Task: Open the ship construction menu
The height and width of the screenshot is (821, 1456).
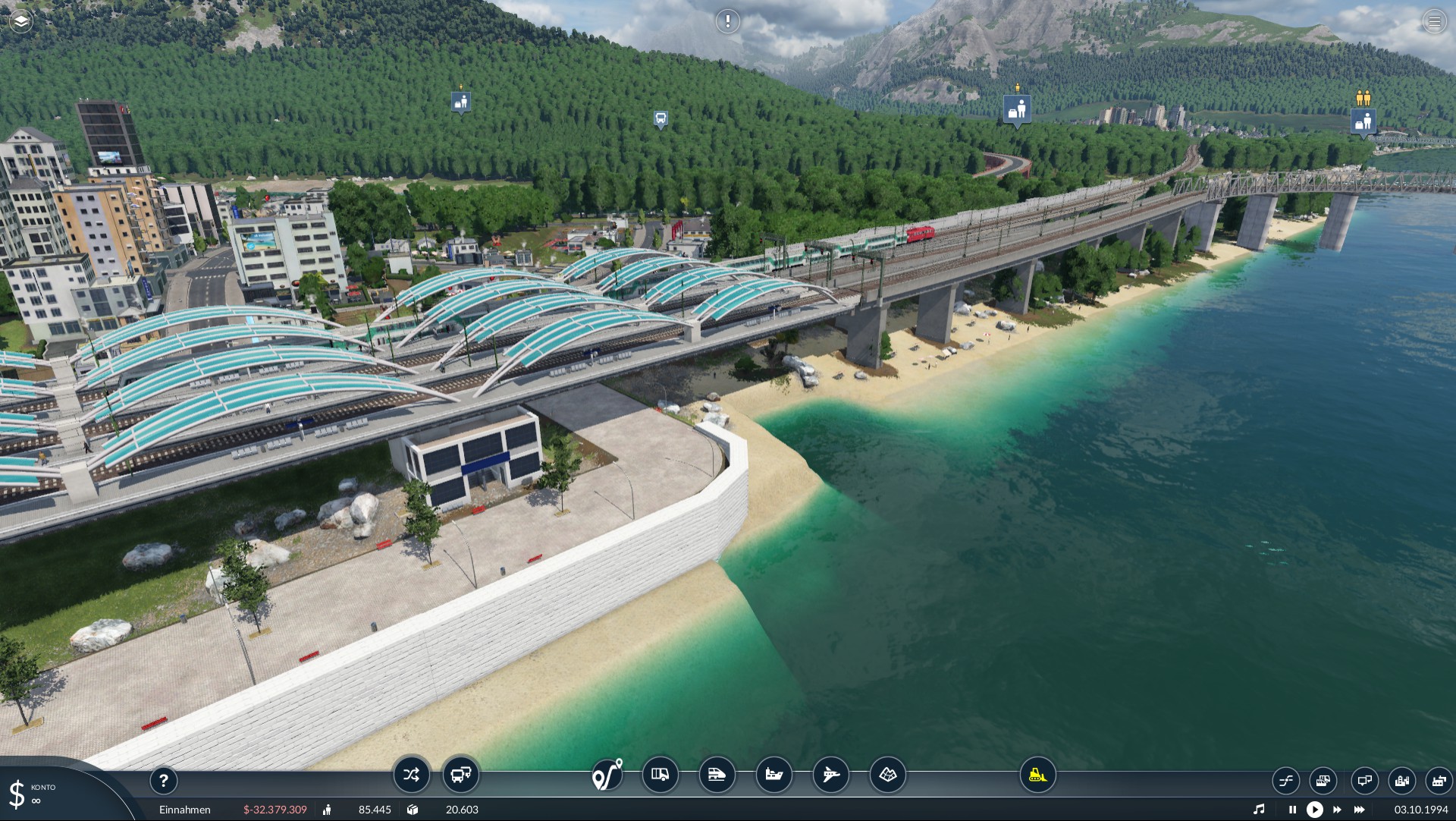Action: pyautogui.click(x=773, y=775)
